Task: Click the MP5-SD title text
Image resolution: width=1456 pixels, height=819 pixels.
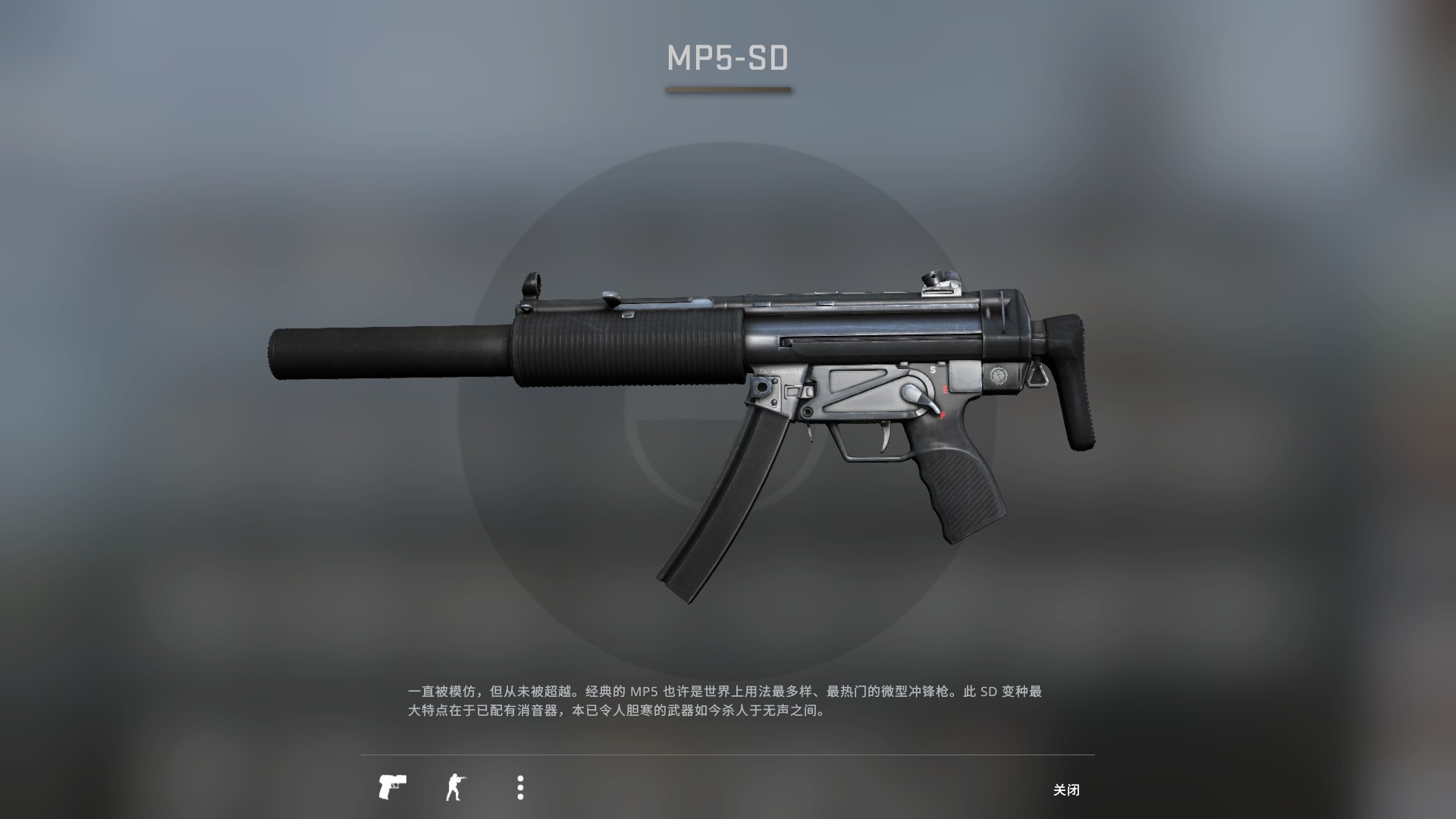Action: coord(726,58)
